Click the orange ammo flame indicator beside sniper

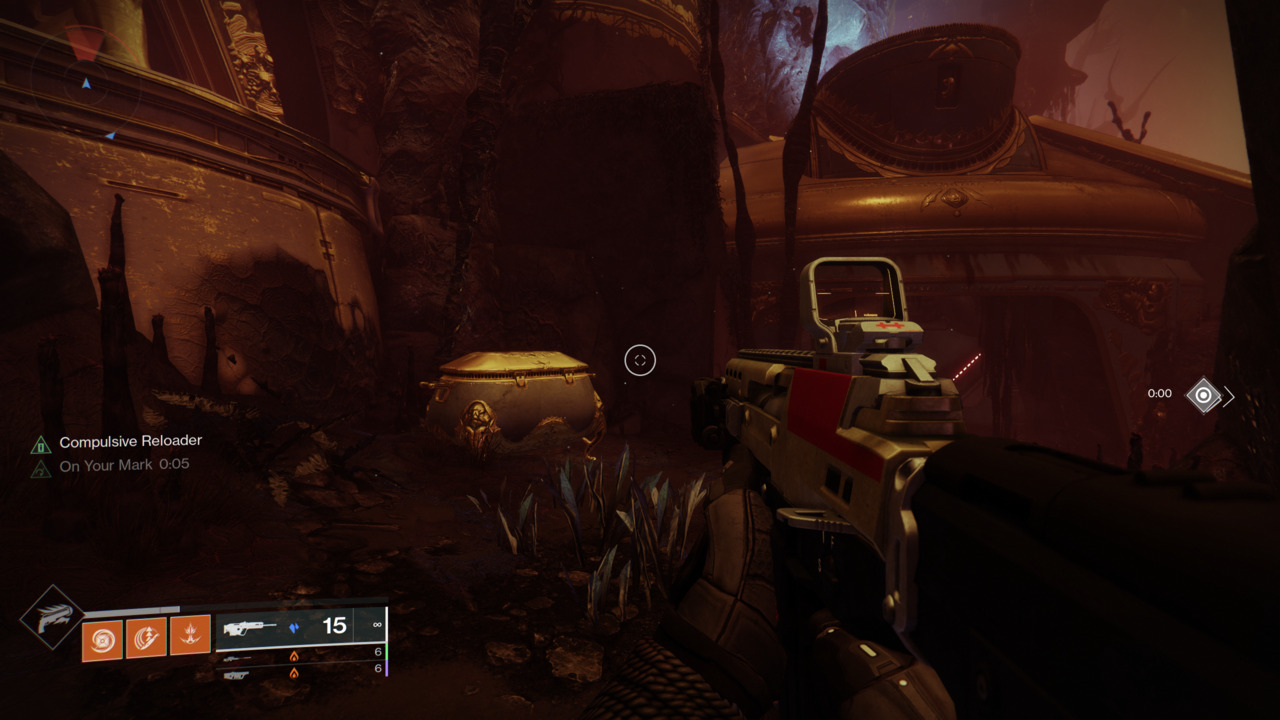tap(295, 655)
